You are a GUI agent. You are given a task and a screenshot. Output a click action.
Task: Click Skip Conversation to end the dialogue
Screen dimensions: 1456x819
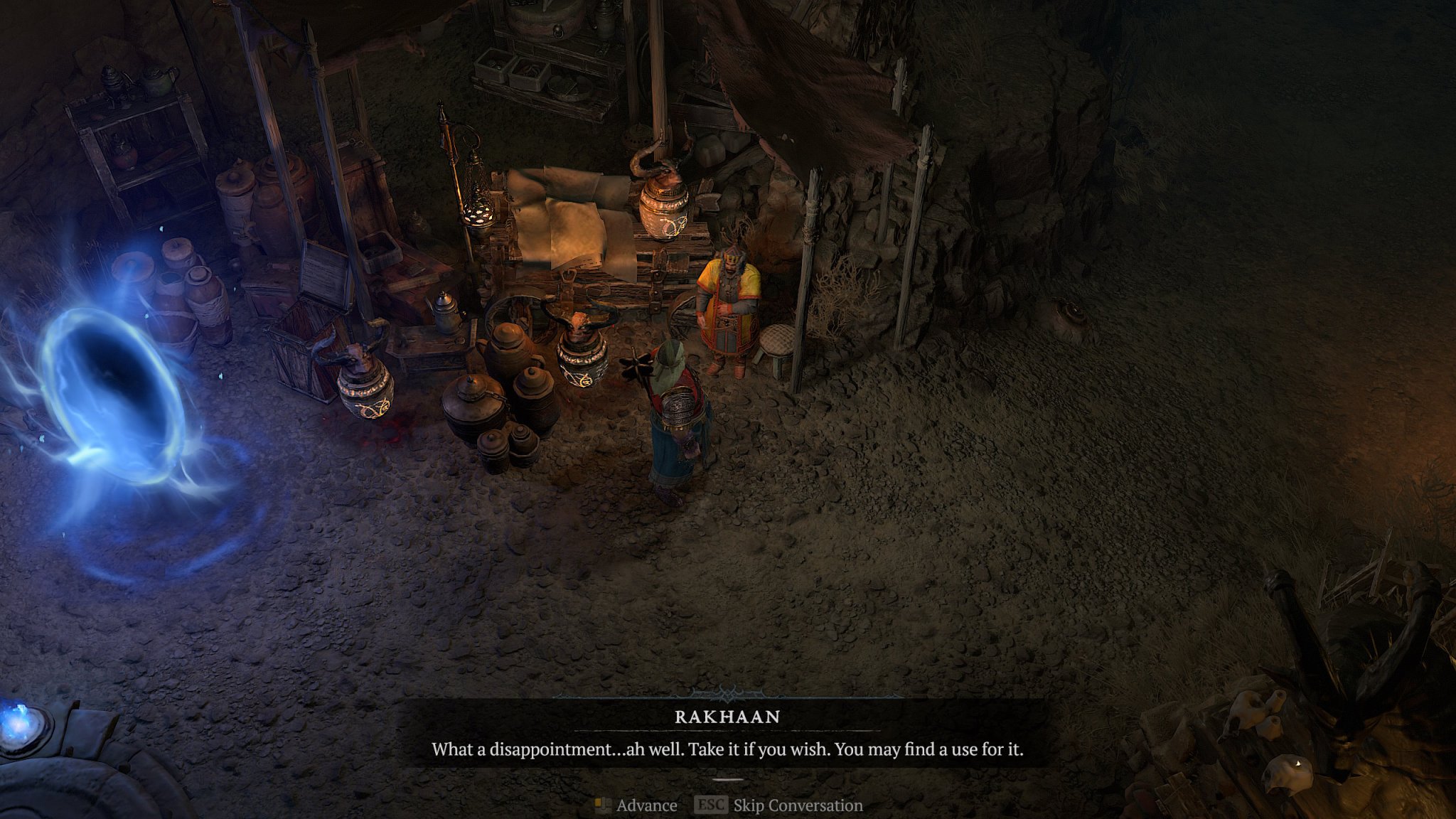click(796, 805)
